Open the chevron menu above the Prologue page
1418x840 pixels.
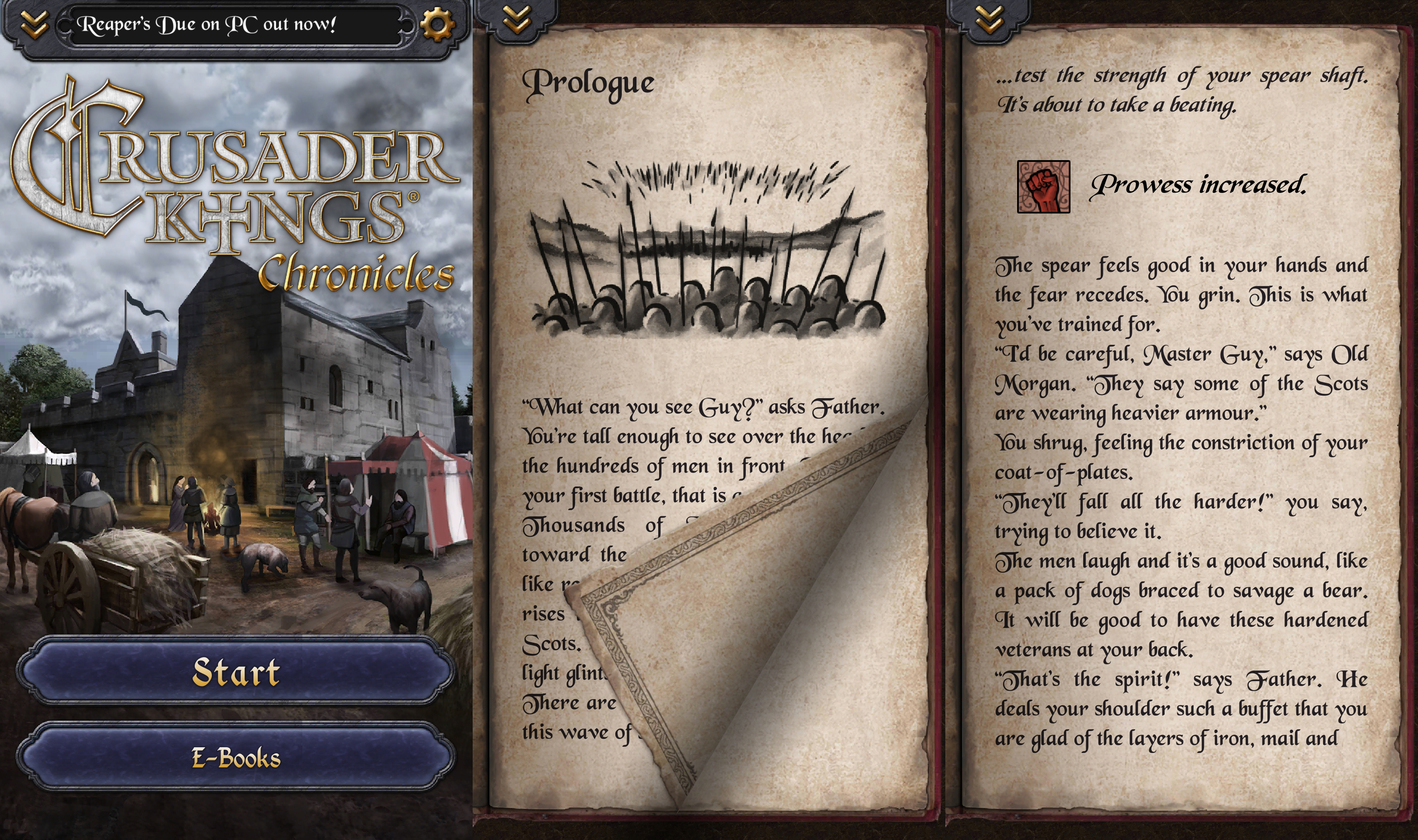(516, 20)
